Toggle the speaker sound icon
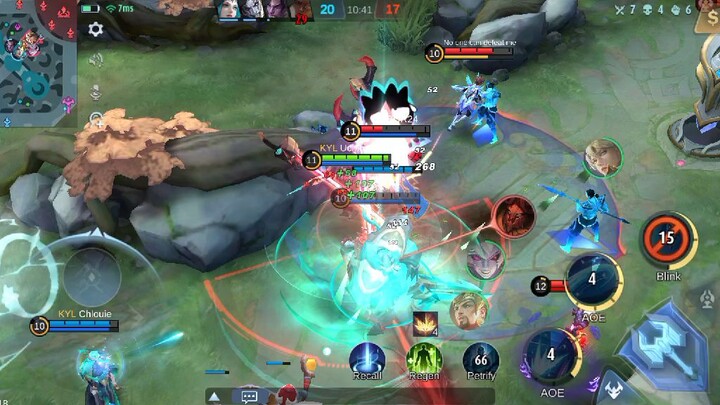 [x=96, y=60]
